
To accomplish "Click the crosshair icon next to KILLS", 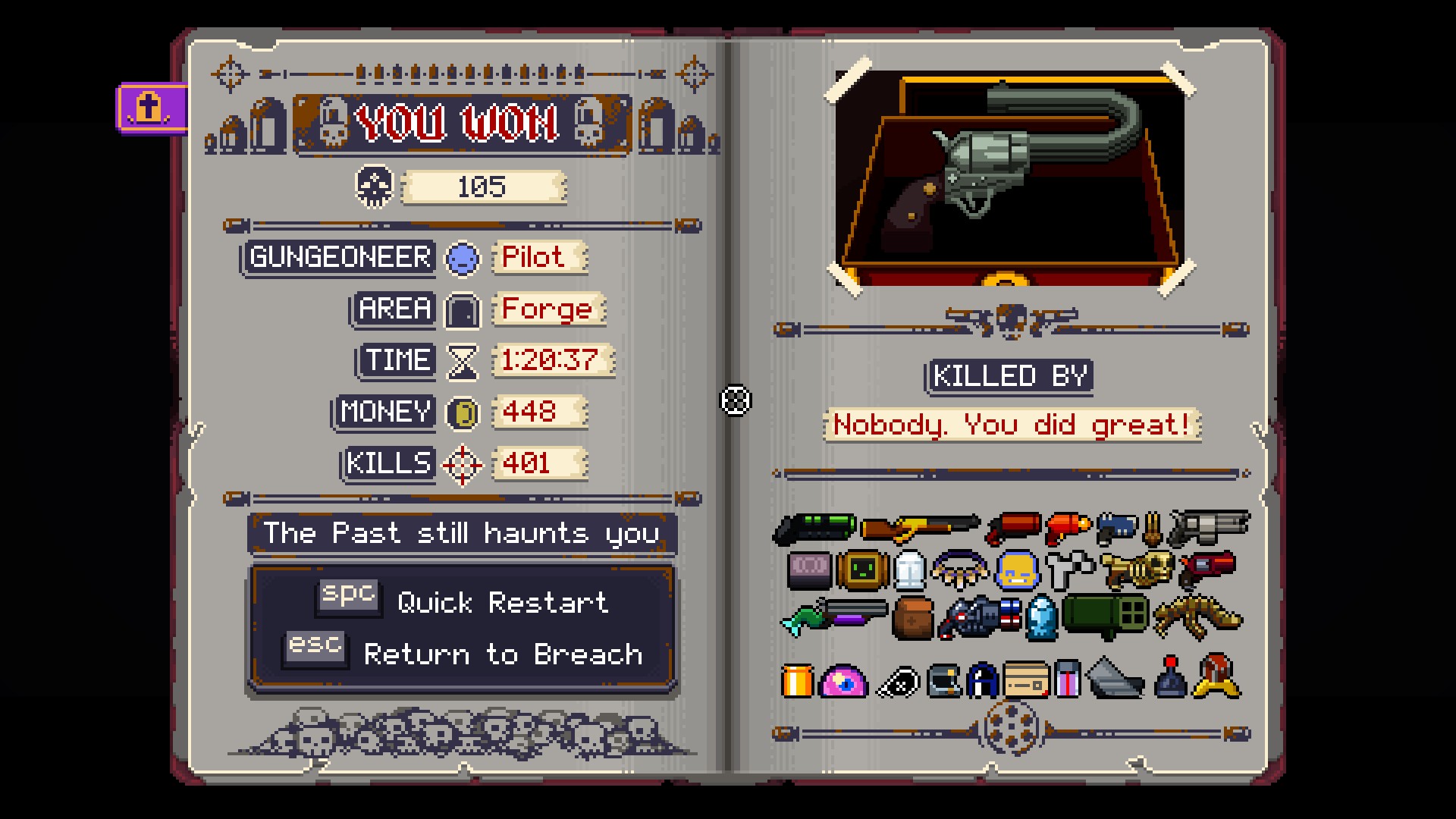I will click(462, 463).
